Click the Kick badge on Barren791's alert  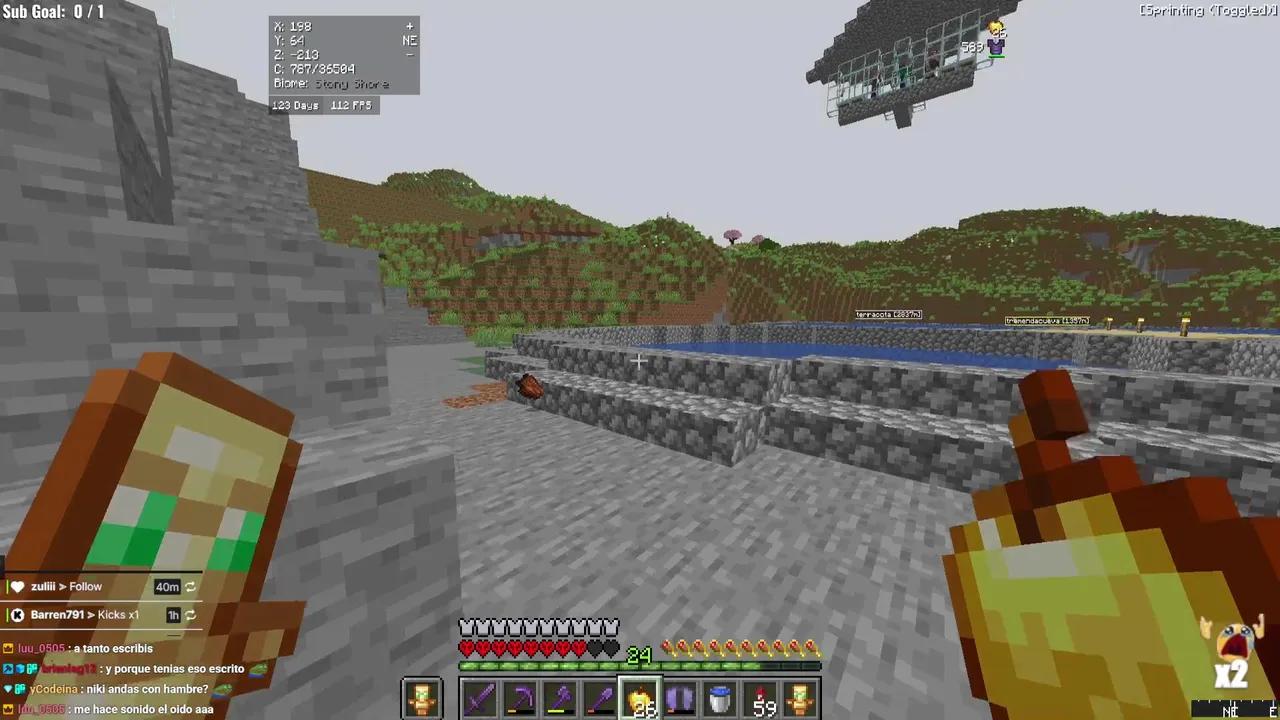point(17,614)
